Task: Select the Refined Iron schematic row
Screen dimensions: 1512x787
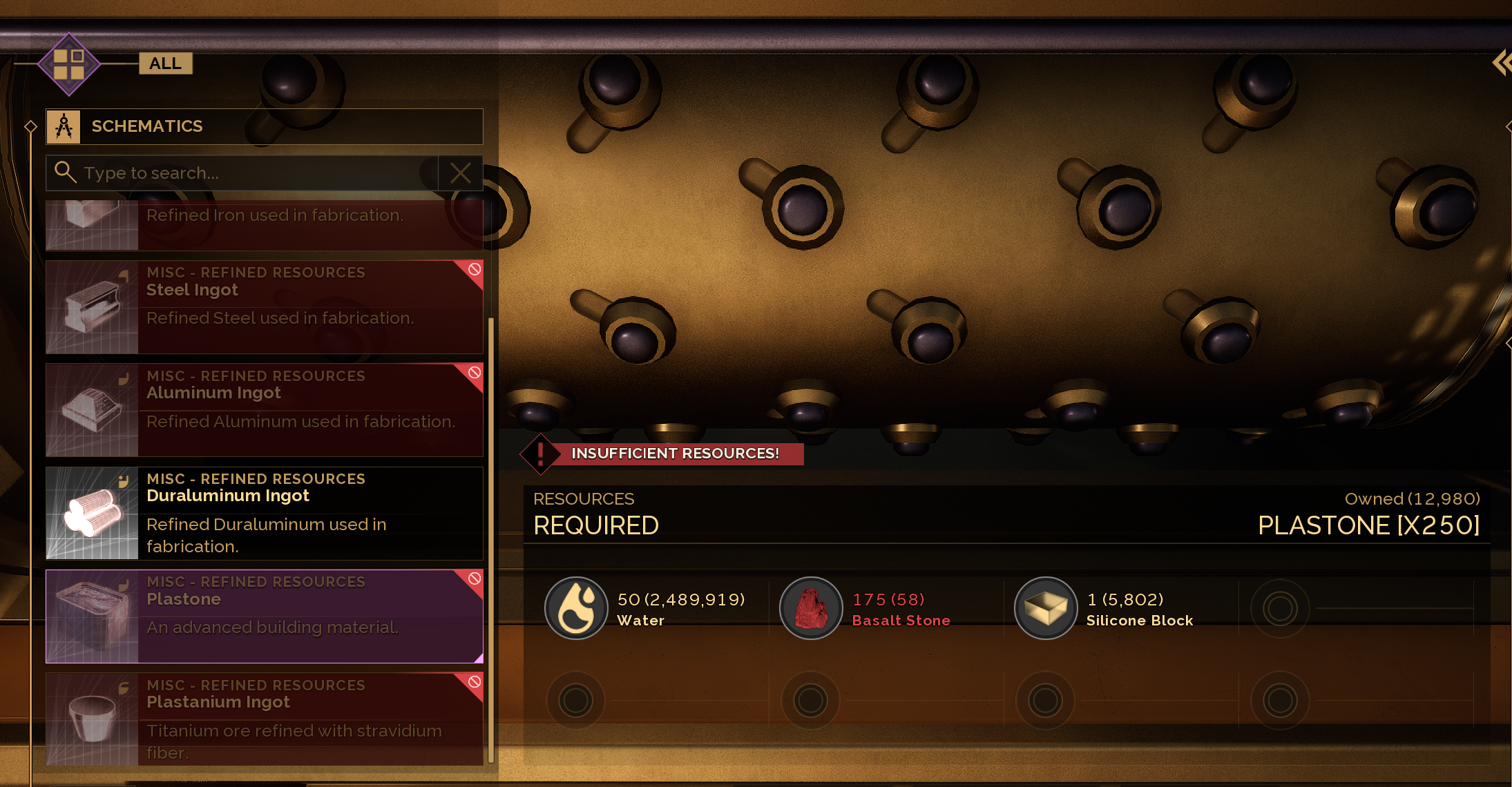Action: click(265, 225)
